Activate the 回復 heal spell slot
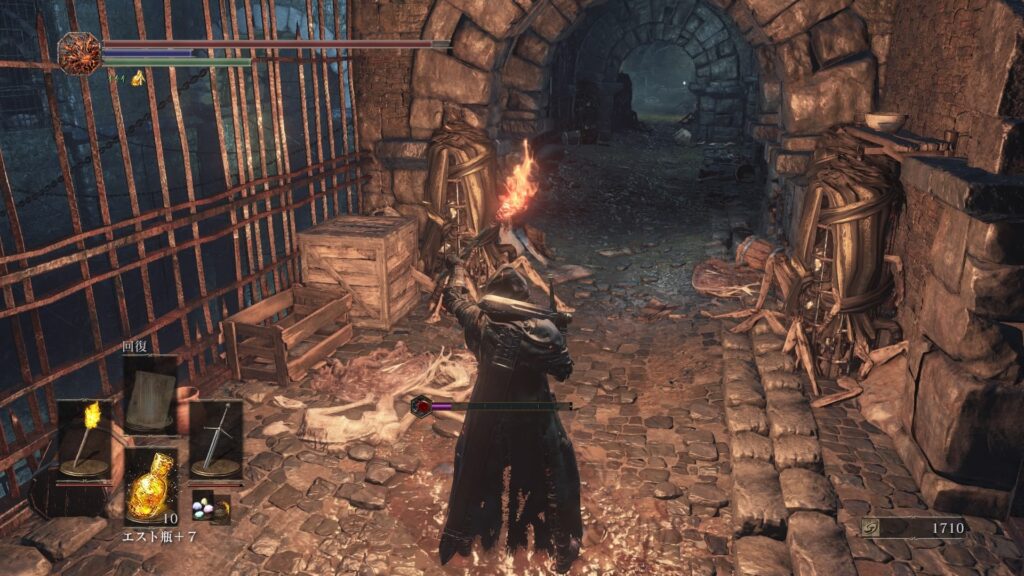 click(x=150, y=394)
